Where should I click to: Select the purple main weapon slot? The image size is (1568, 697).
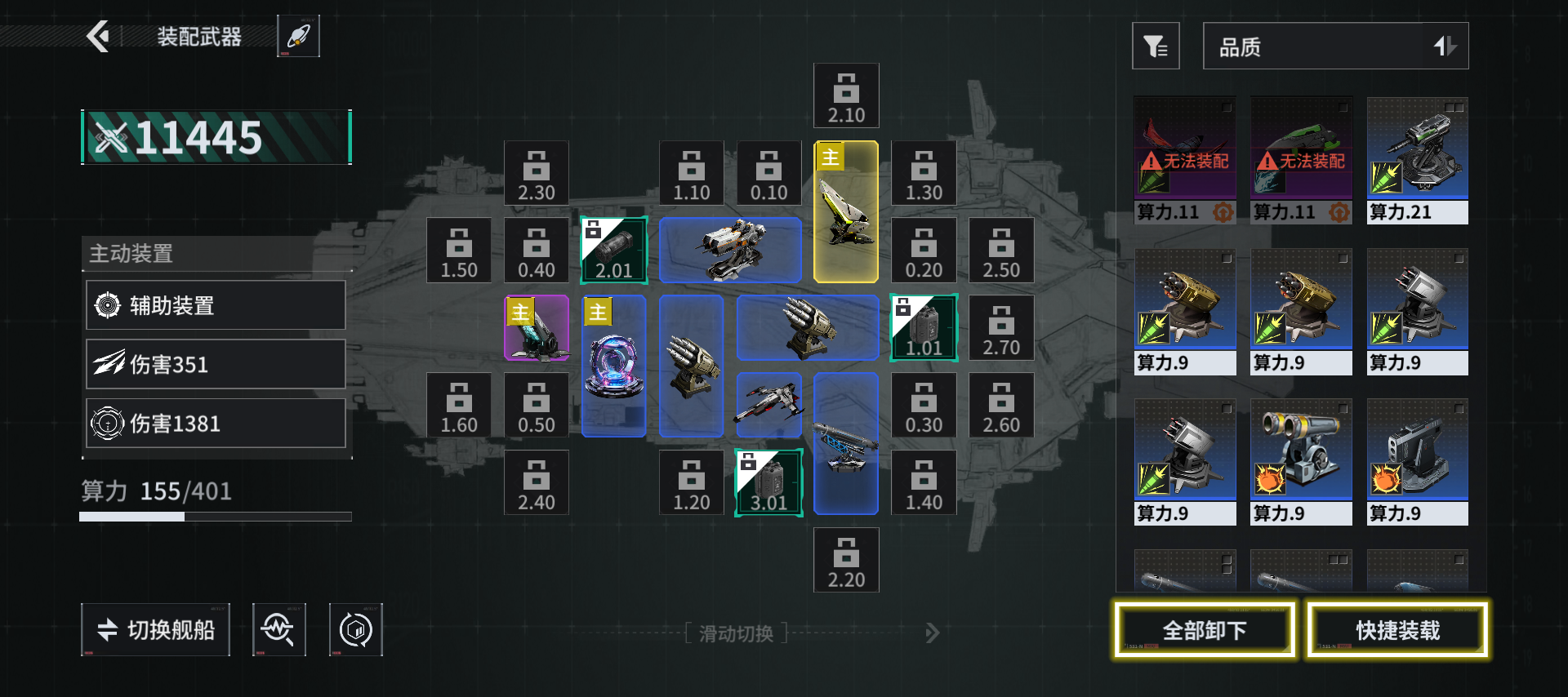tap(537, 328)
